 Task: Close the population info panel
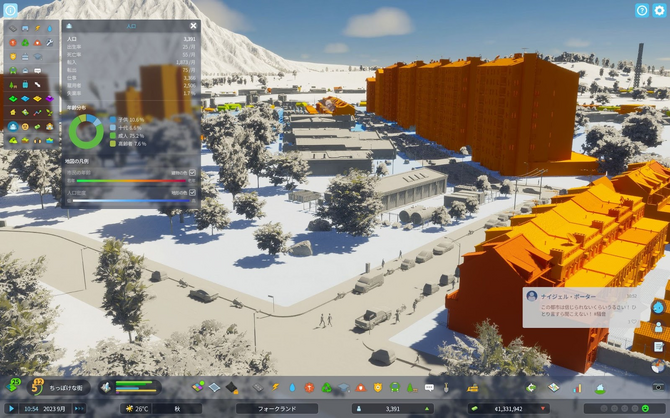[x=193, y=26]
